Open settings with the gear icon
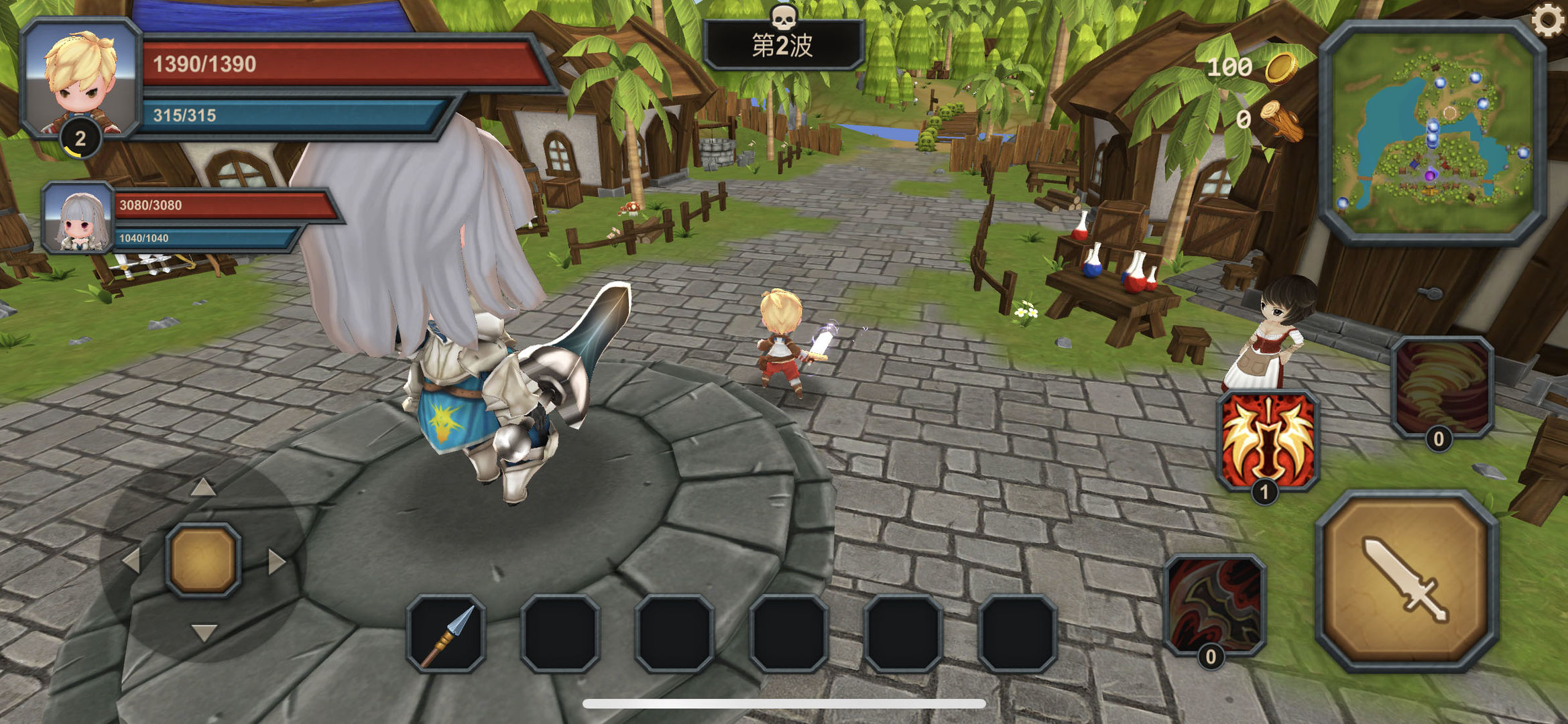The height and width of the screenshot is (724, 1568). pyautogui.click(x=1549, y=20)
